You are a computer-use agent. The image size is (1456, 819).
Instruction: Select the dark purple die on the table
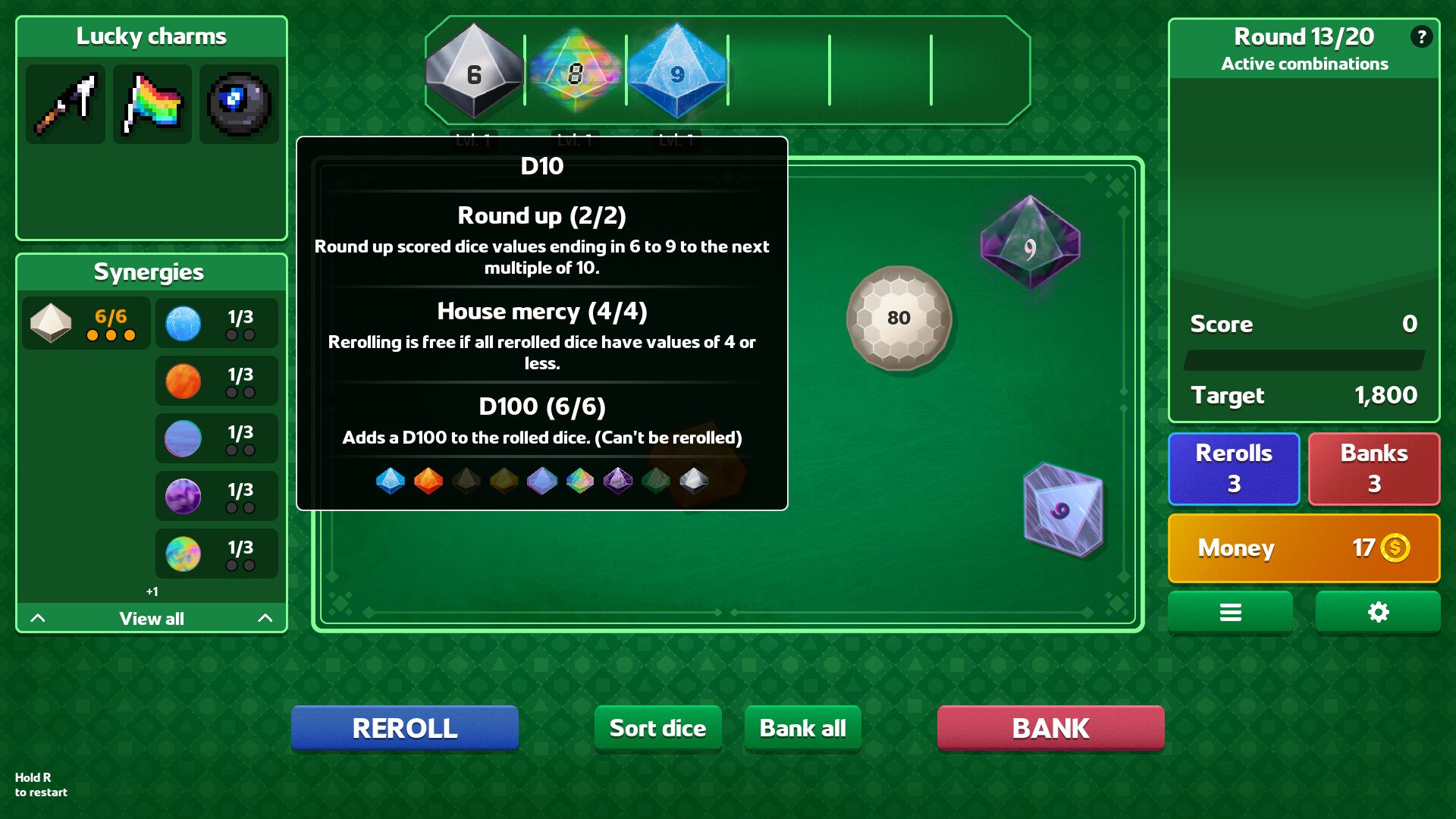[1030, 244]
